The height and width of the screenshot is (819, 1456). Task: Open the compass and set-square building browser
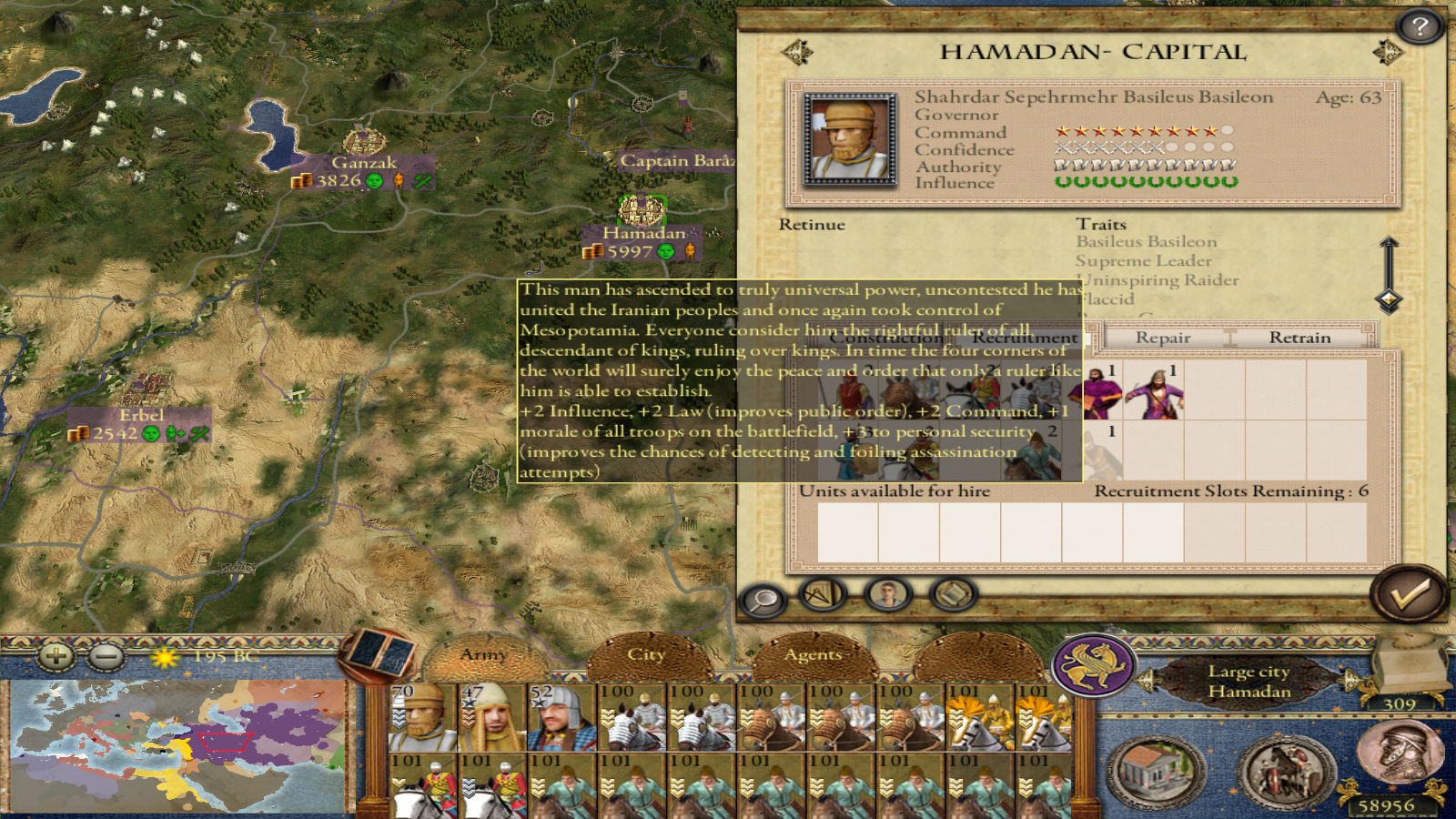pos(823,594)
